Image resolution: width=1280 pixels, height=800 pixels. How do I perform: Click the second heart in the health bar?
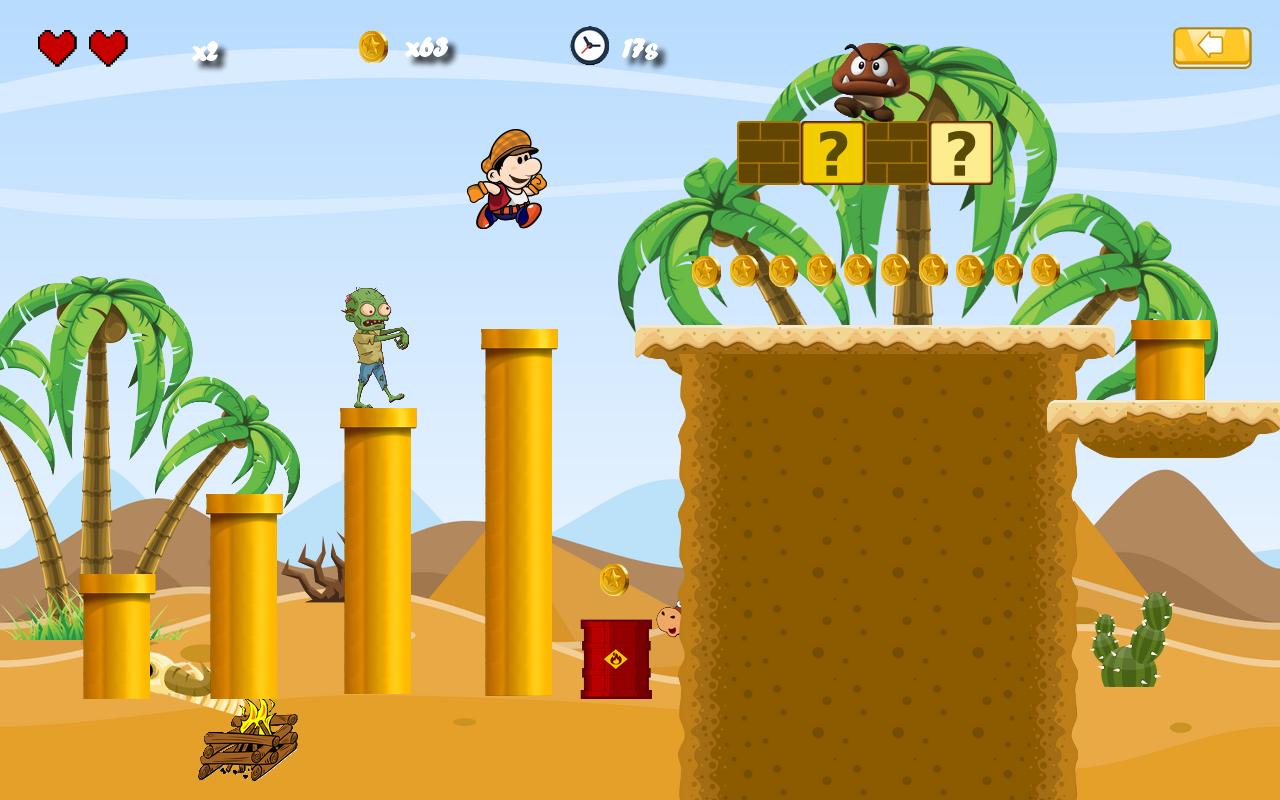(107, 46)
